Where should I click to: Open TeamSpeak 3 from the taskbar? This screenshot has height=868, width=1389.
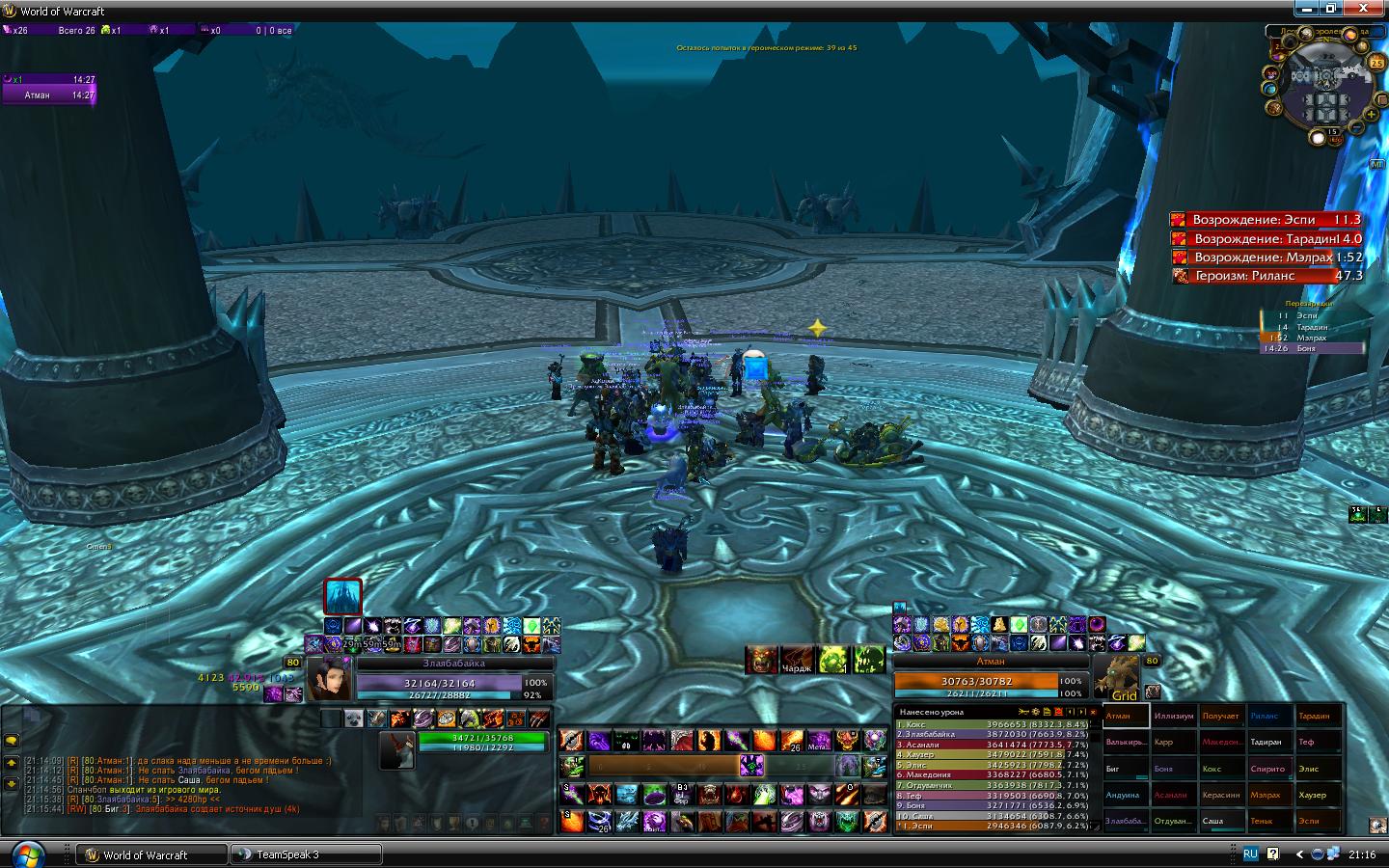[306, 854]
